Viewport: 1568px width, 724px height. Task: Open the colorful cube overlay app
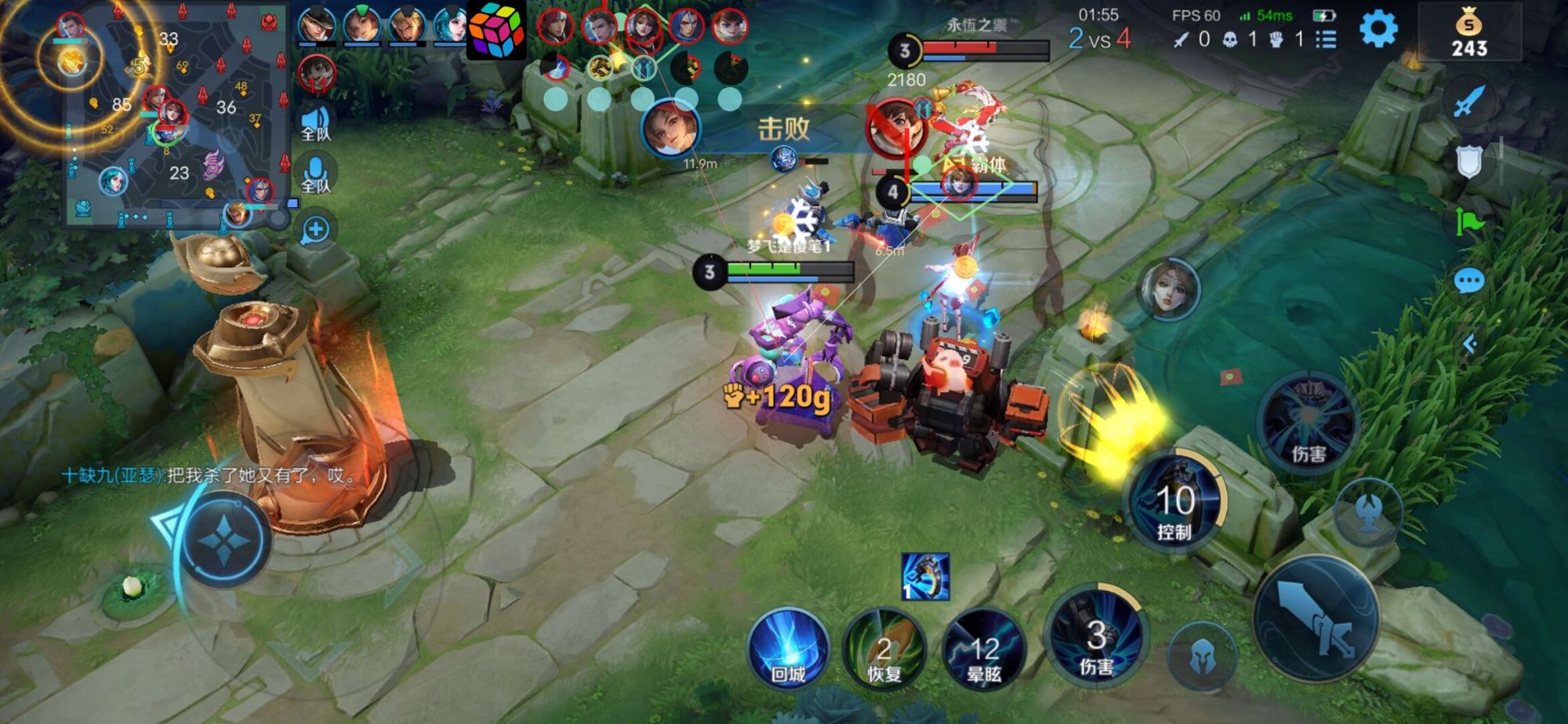pos(496,30)
